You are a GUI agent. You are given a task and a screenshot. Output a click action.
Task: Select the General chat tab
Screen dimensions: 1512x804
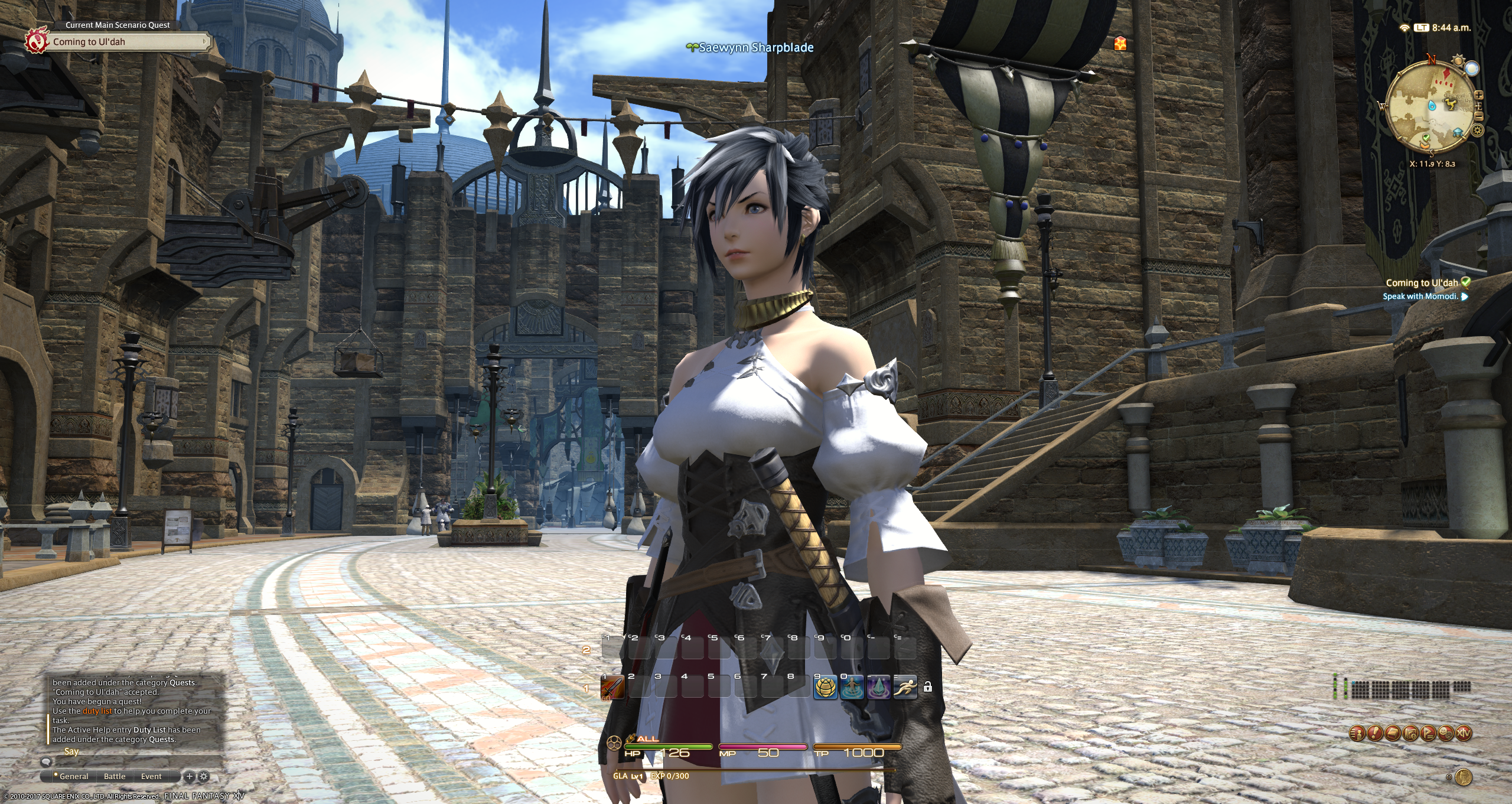point(73,776)
